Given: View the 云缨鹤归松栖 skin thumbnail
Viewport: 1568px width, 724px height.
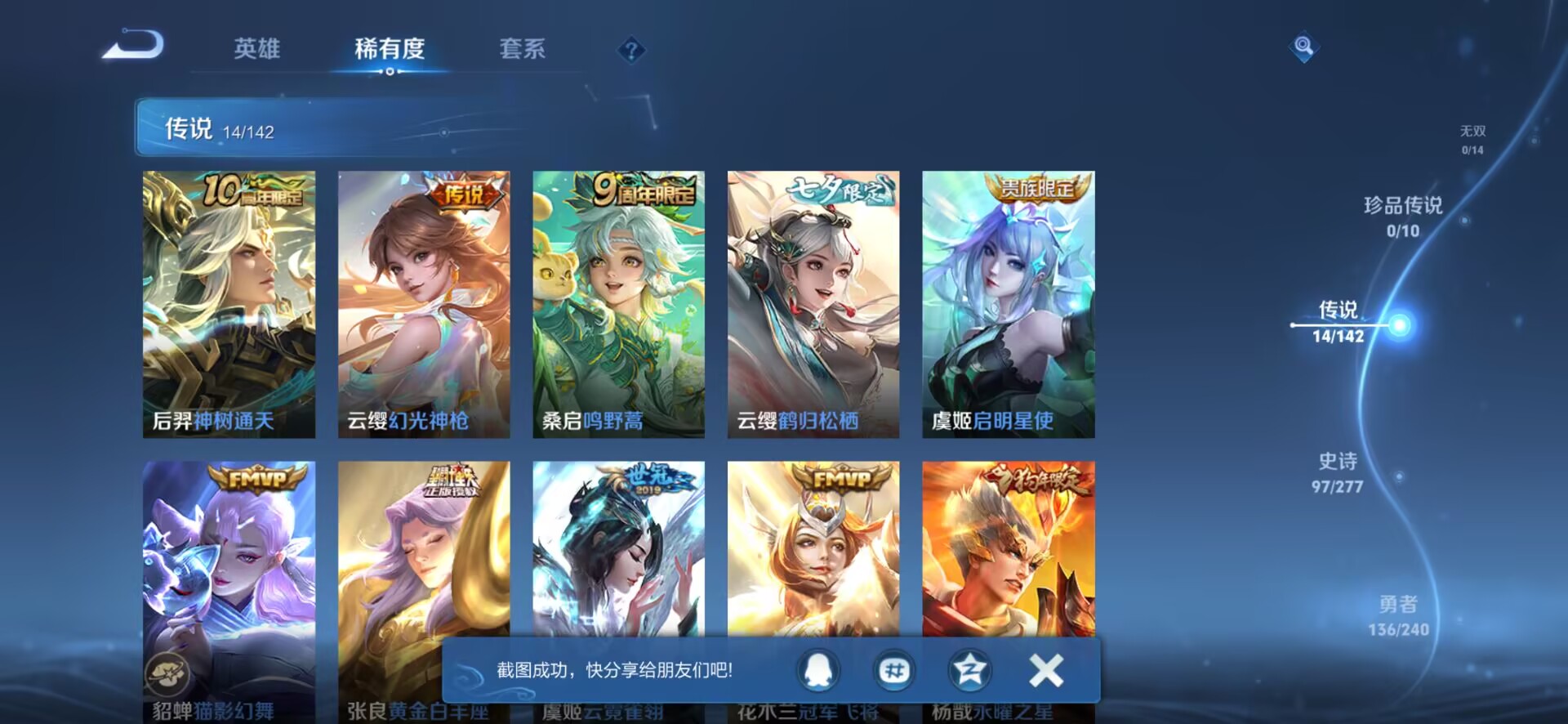Looking at the screenshot, I should pos(816,302).
